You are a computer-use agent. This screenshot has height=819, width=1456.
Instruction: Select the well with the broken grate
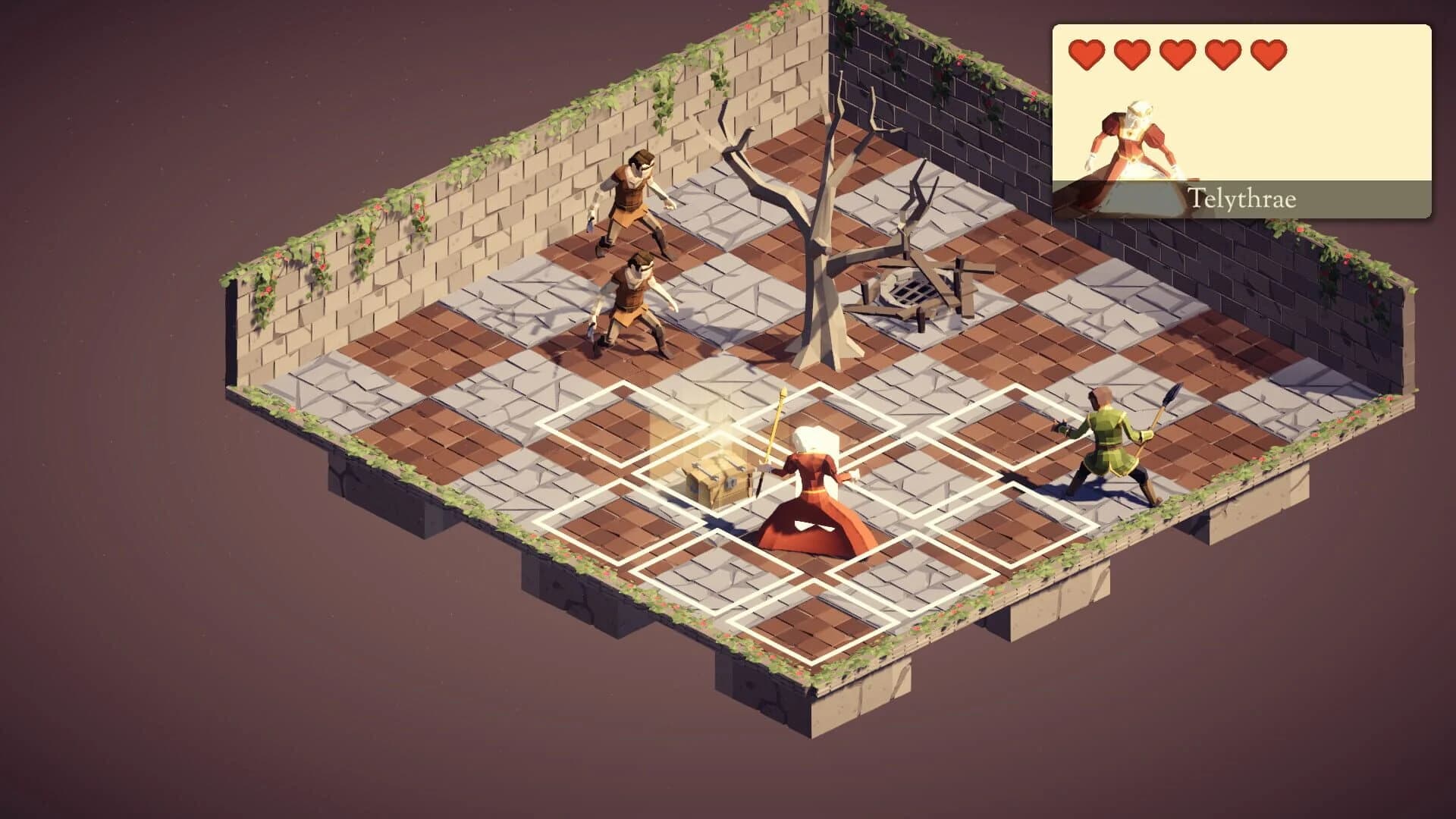coord(910,288)
